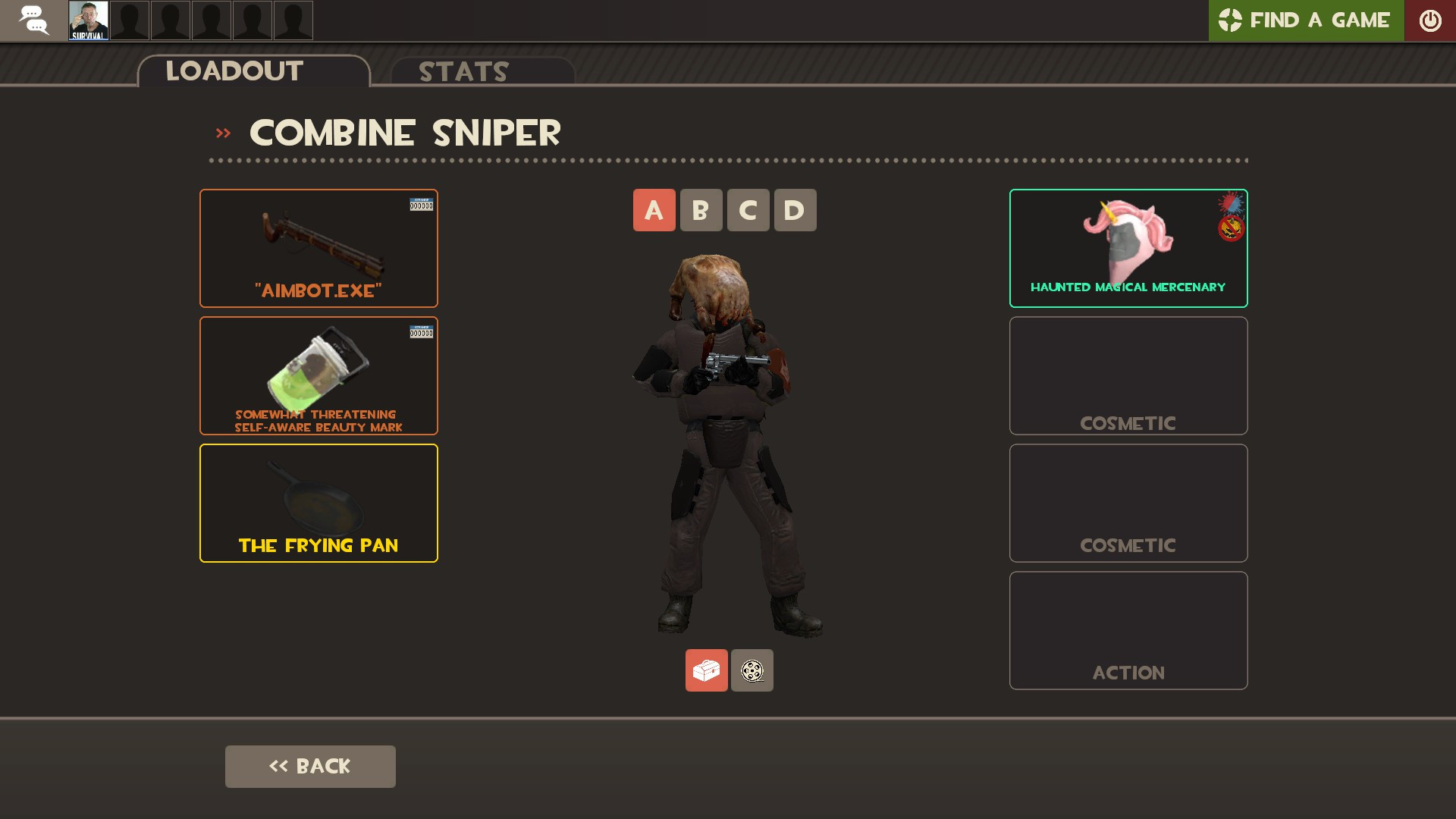Switch to loadout preset B
The width and height of the screenshot is (1456, 819).
click(701, 210)
